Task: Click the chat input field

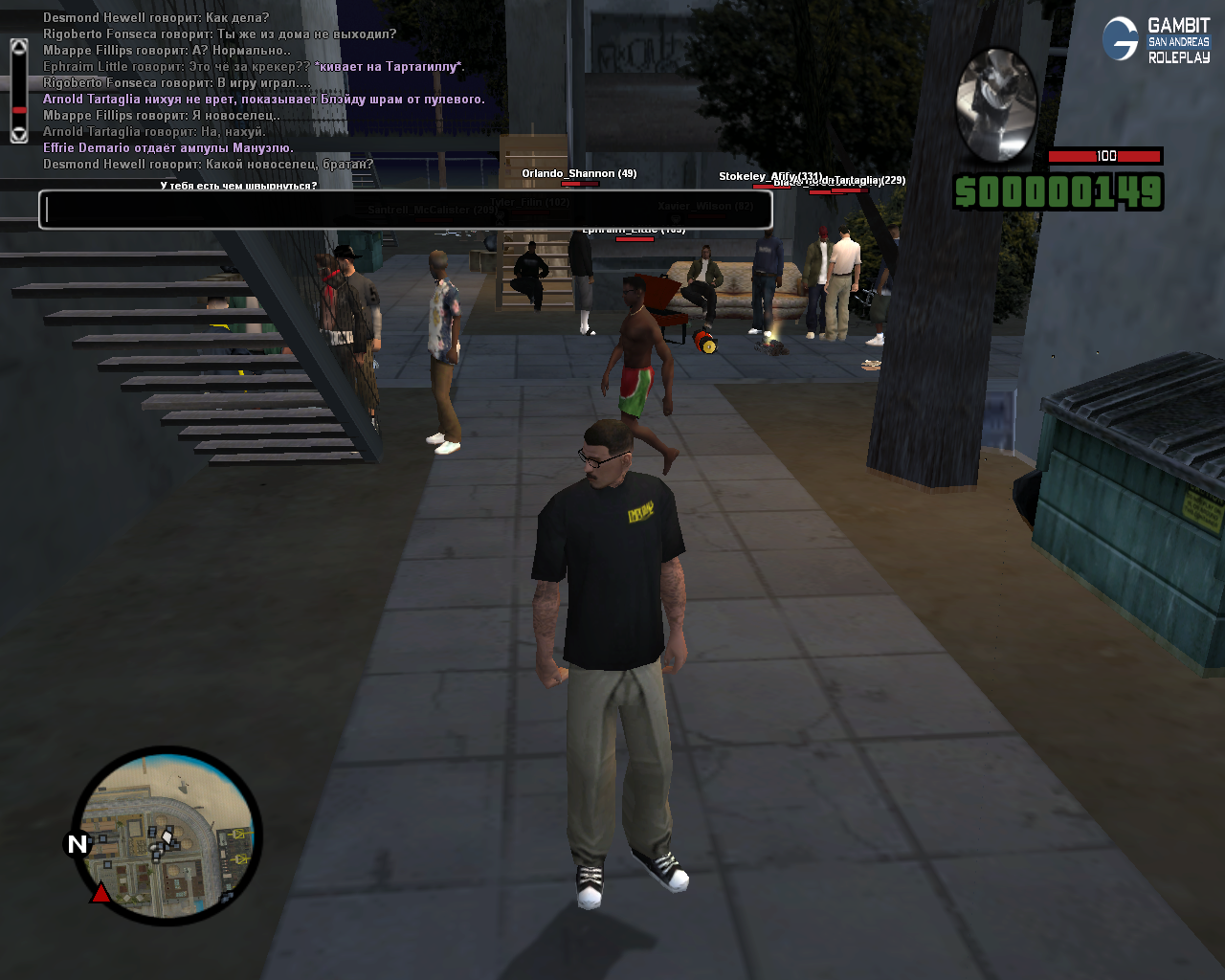Action: click(x=405, y=210)
